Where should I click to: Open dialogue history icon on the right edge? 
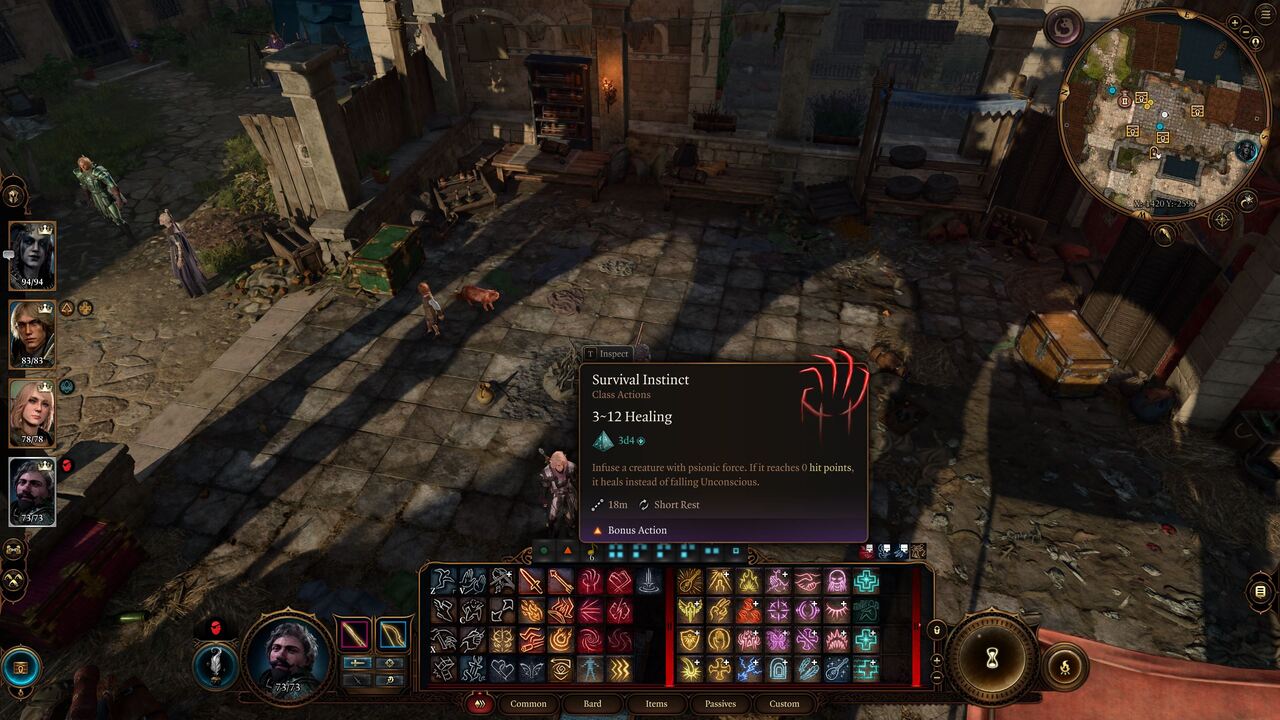(x=1260, y=590)
